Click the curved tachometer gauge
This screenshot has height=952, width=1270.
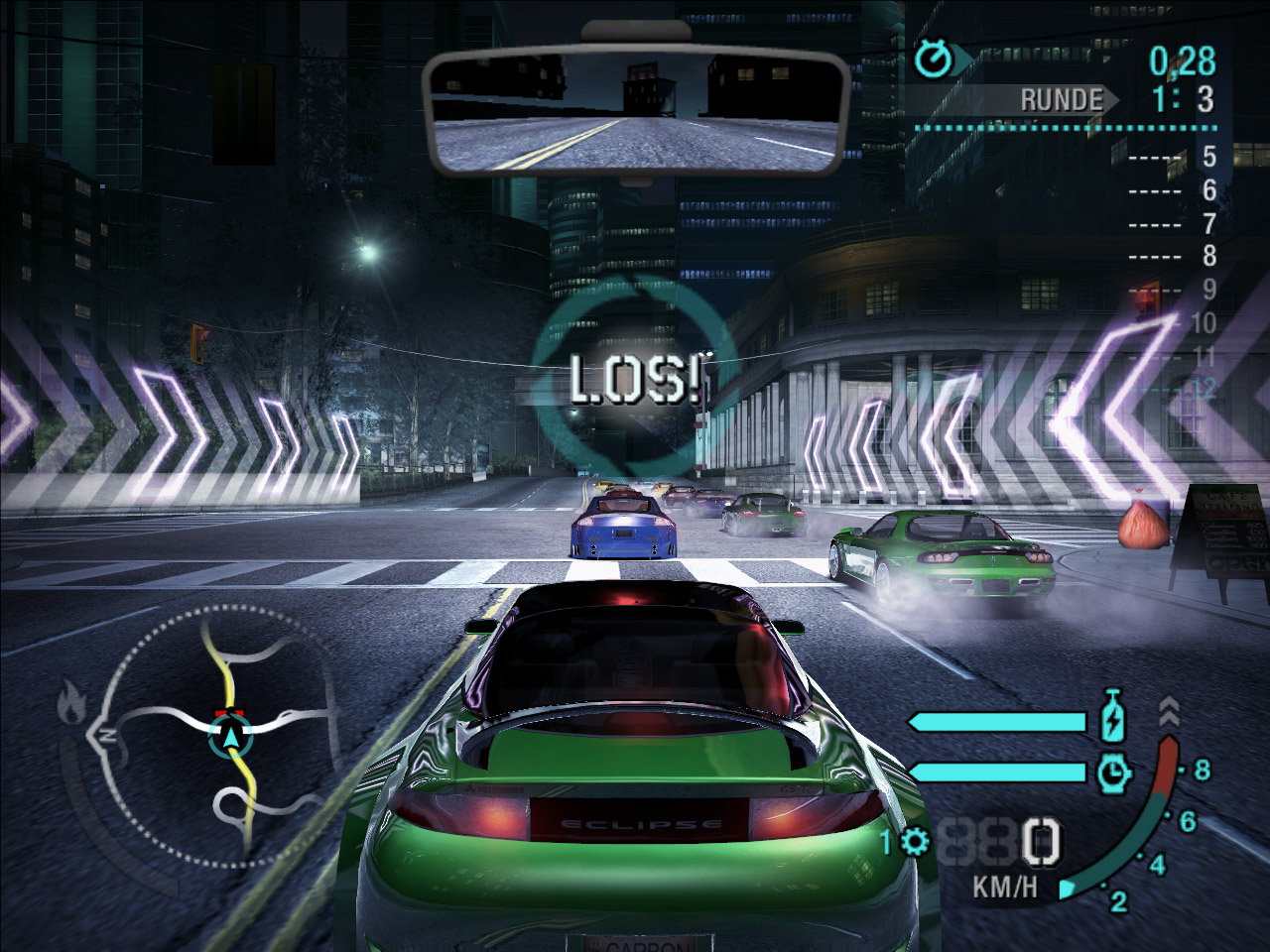(x=1141, y=813)
